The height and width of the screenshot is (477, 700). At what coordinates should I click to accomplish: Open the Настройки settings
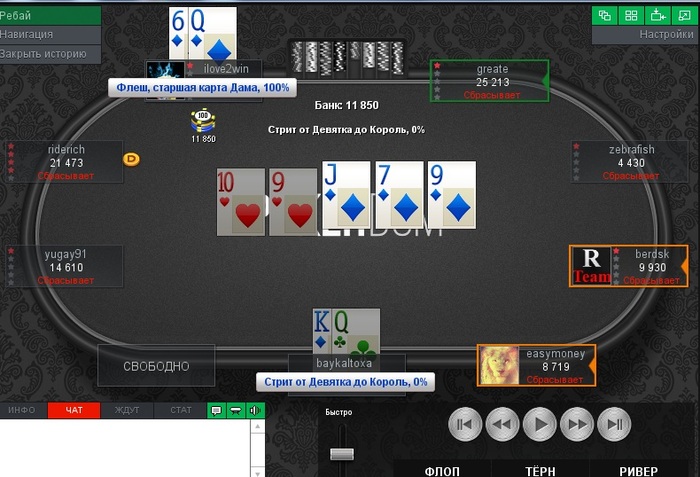tap(645, 35)
